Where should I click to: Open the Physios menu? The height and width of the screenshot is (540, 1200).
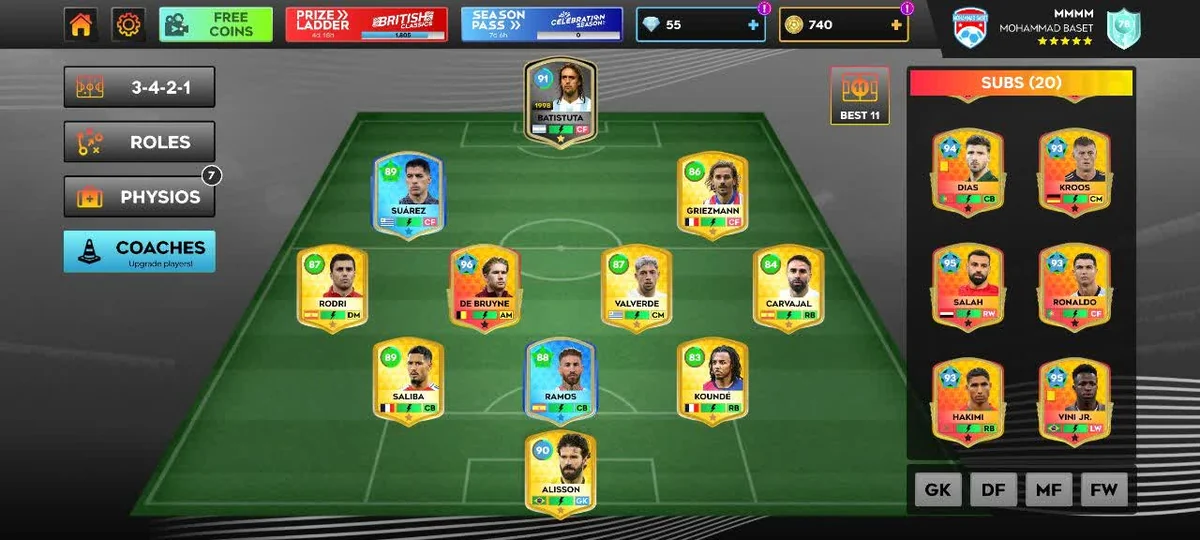139,197
